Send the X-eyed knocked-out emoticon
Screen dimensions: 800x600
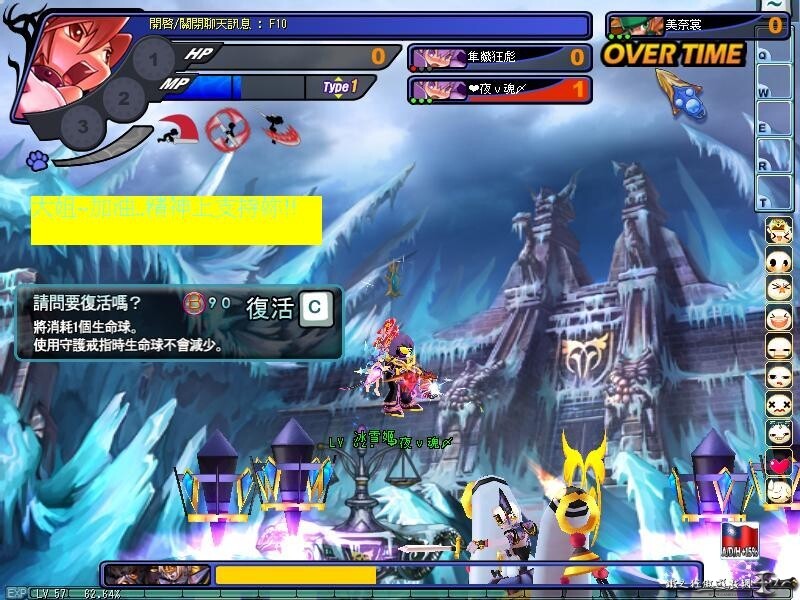779,405
